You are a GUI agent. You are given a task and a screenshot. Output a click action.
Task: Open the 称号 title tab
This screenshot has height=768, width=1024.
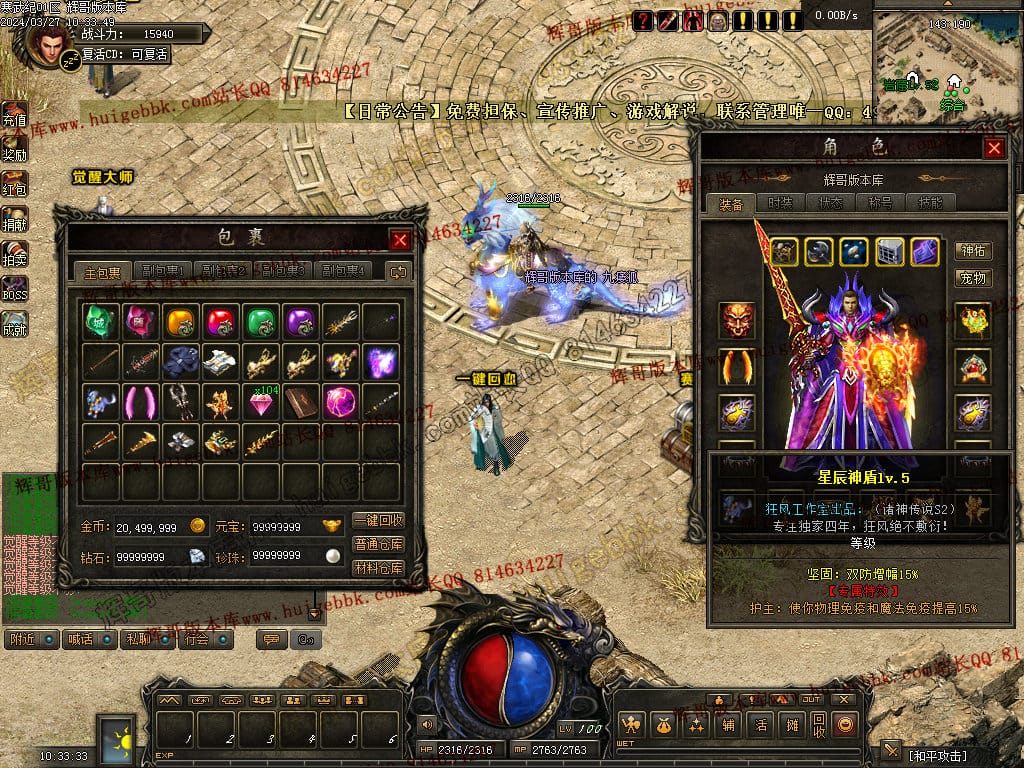pyautogui.click(x=880, y=203)
